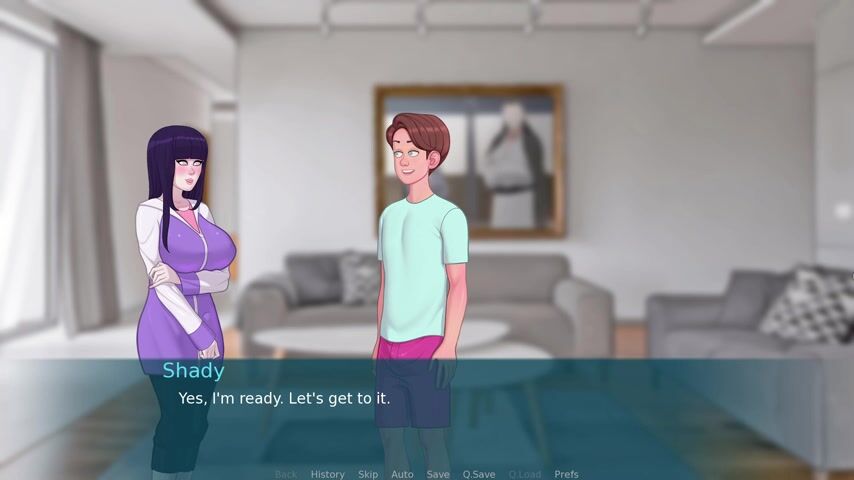Open the Save menu

point(438,474)
